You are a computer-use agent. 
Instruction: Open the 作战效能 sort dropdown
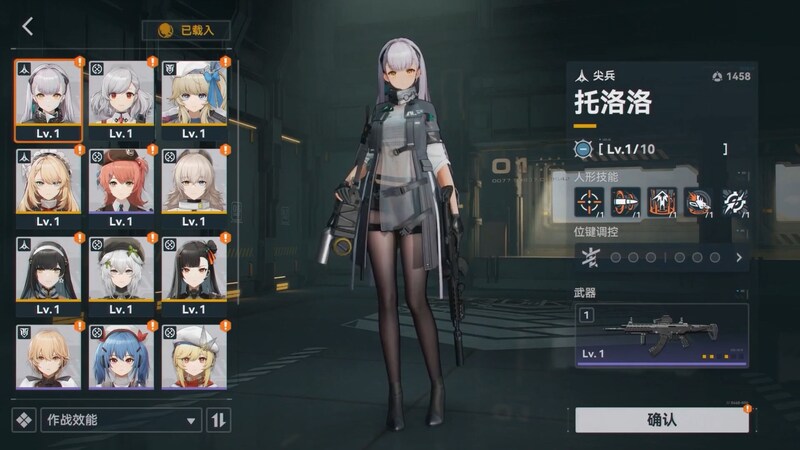[120, 420]
